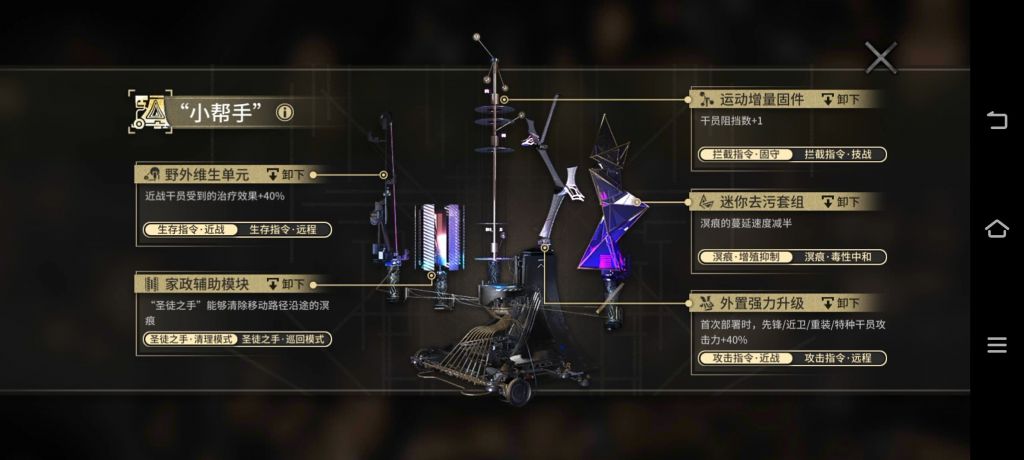
Task: Remove the 运动增量固件 module
Action: click(x=841, y=99)
